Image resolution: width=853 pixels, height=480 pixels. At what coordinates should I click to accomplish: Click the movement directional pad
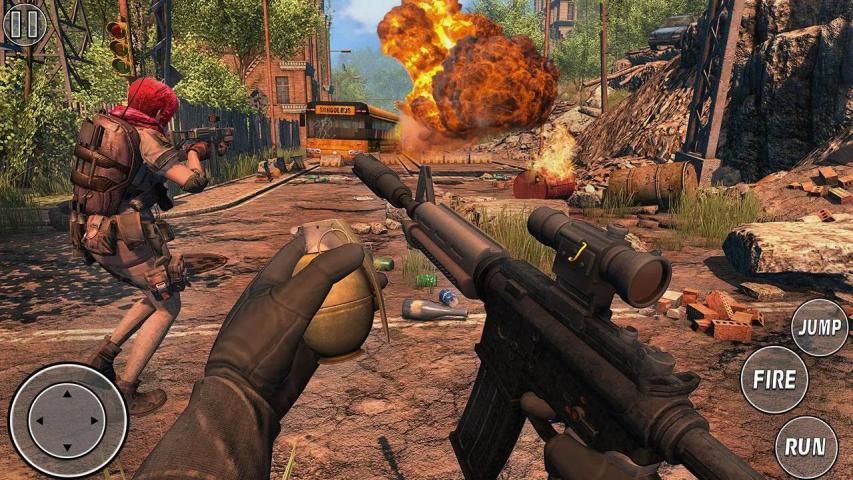coord(67,420)
